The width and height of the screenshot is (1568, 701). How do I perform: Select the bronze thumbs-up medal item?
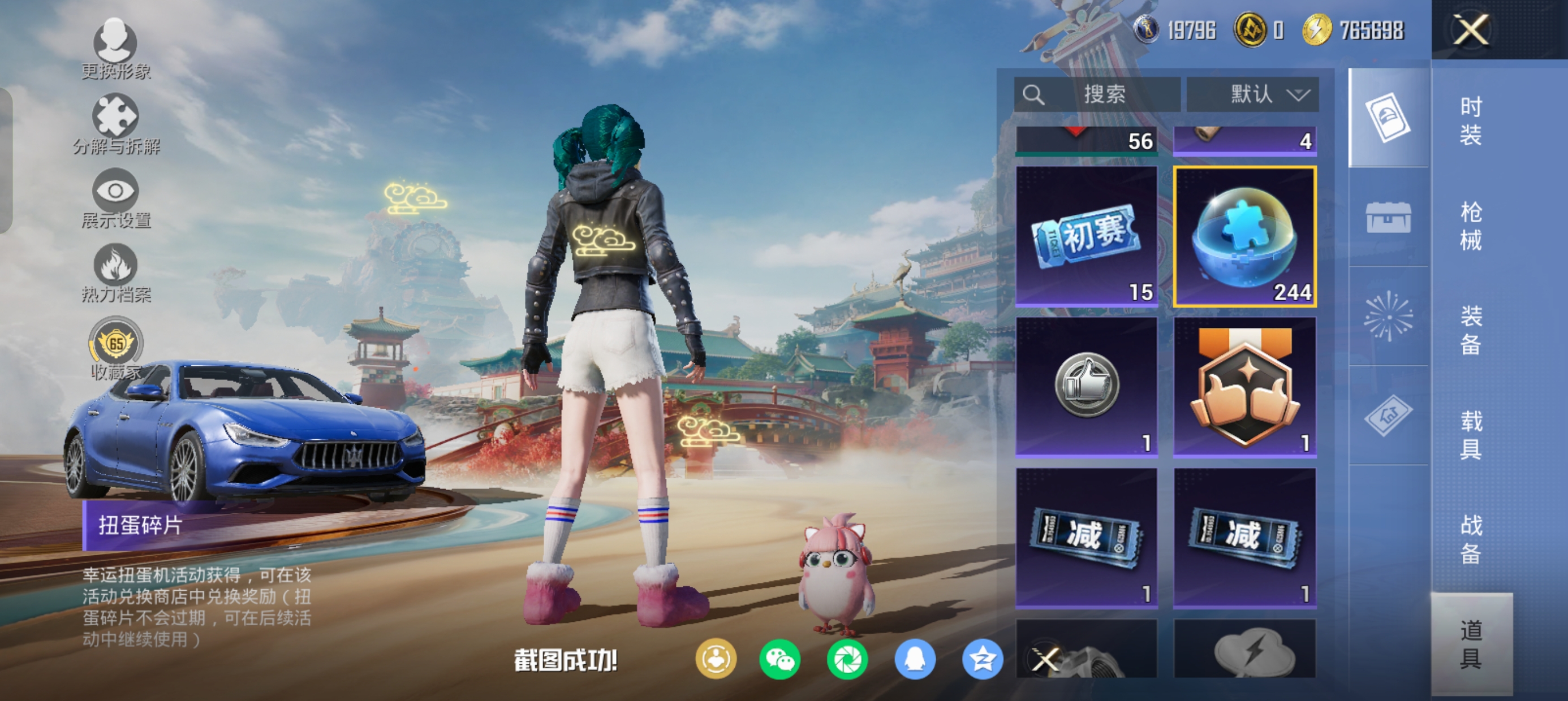point(1245,387)
